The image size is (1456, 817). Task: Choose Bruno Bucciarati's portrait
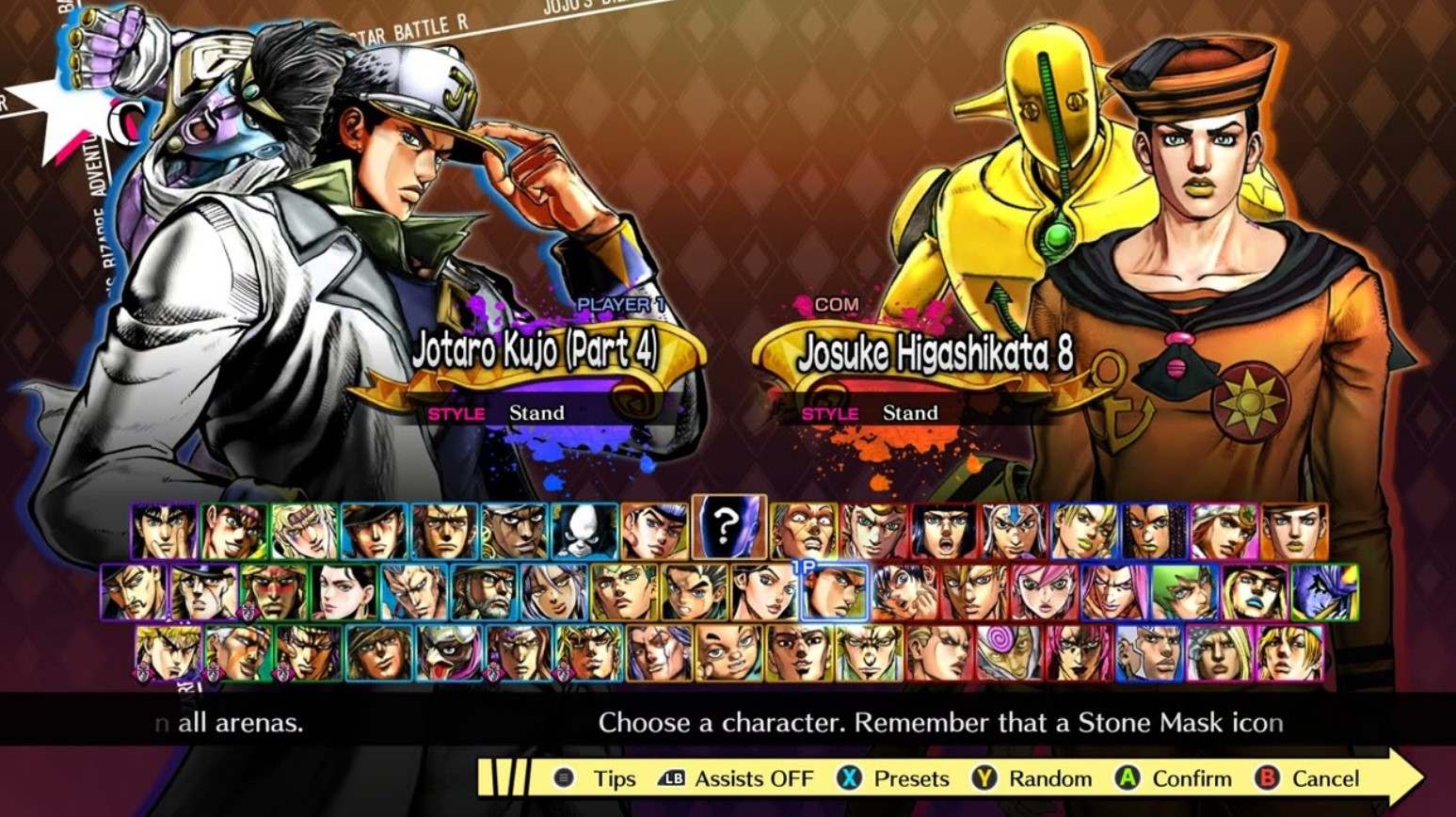pos(943,531)
